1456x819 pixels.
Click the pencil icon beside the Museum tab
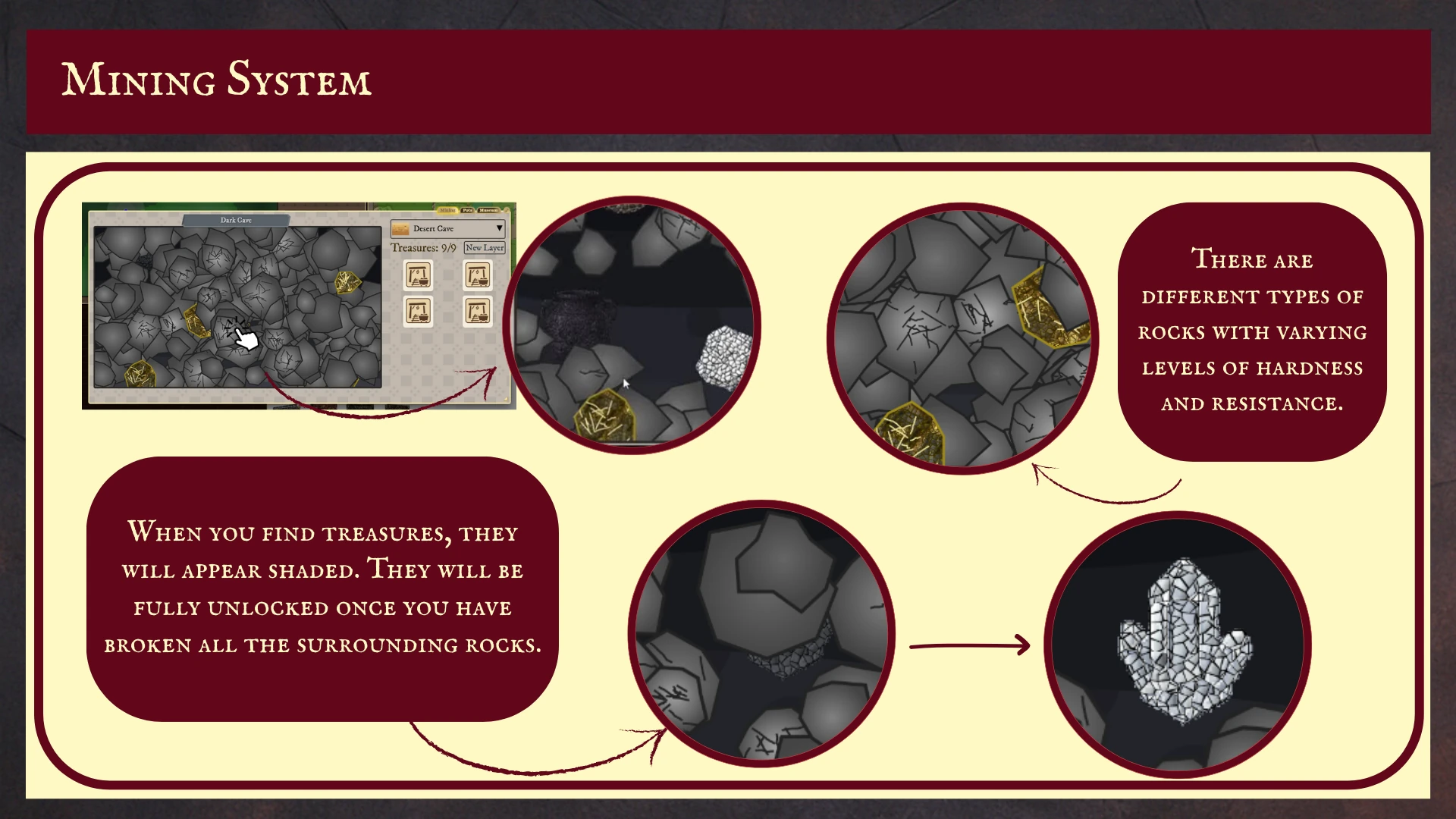(507, 211)
